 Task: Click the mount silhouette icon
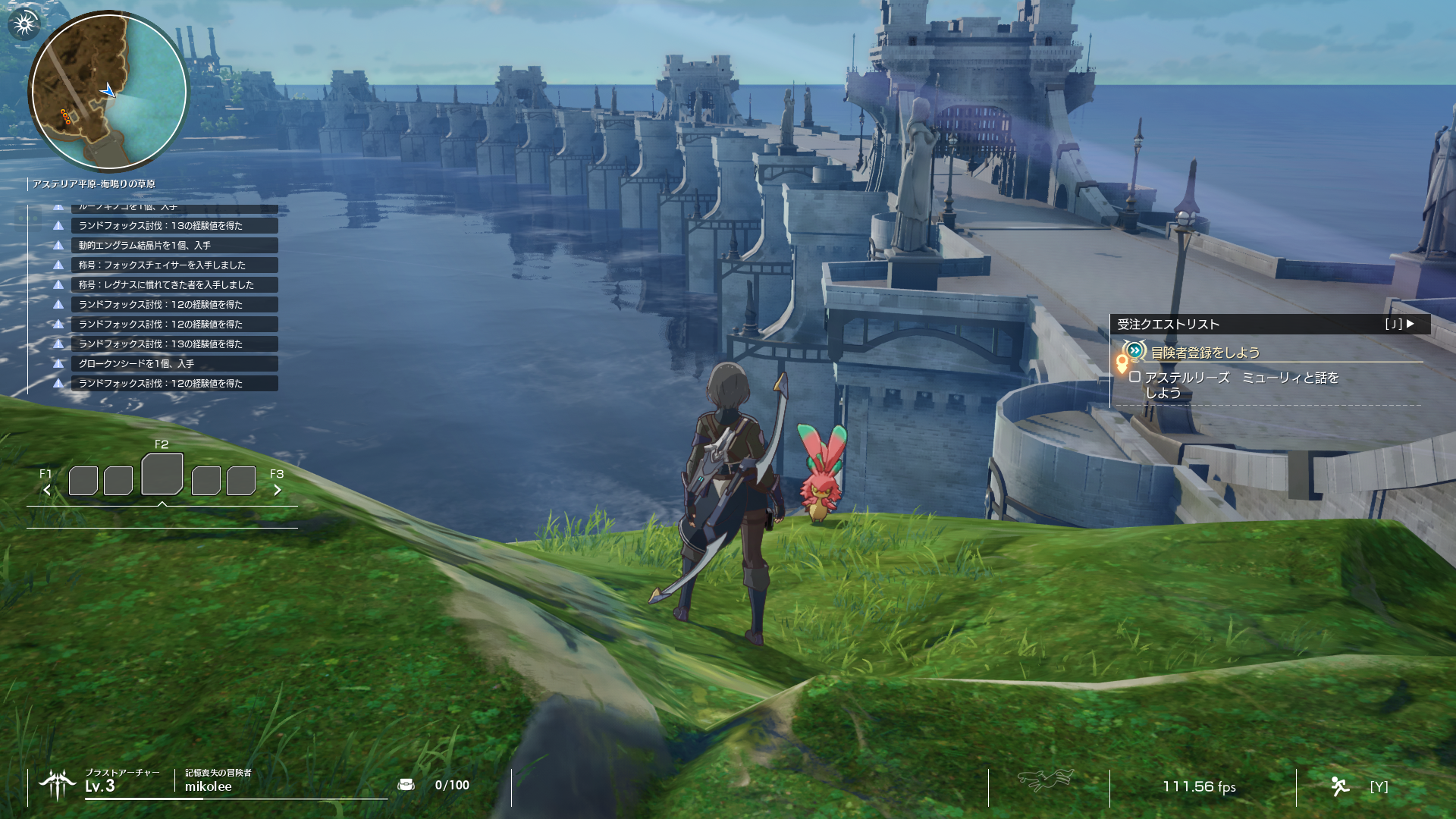pyautogui.click(x=1046, y=780)
